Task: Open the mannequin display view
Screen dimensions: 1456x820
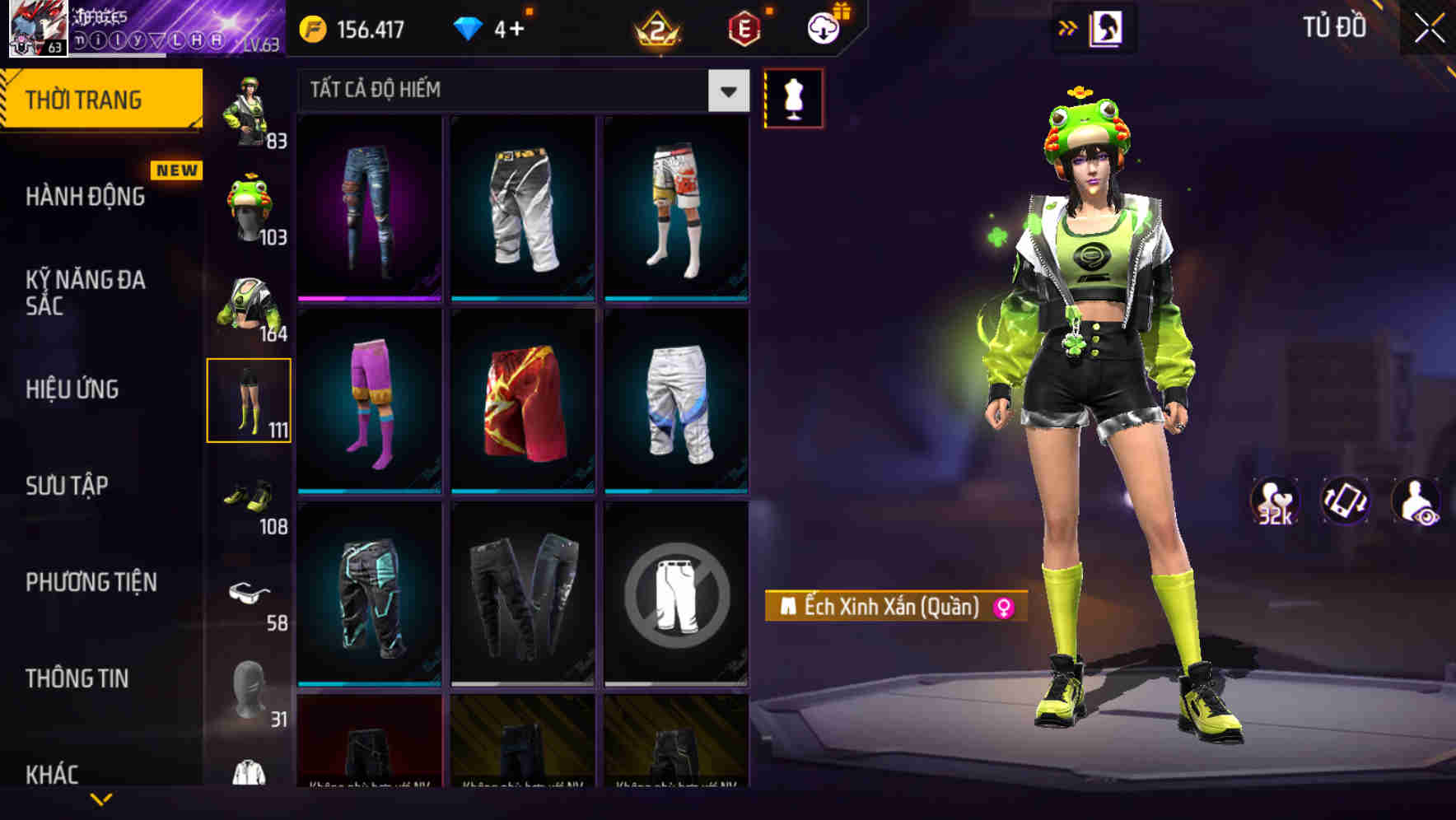Action: pyautogui.click(x=793, y=97)
